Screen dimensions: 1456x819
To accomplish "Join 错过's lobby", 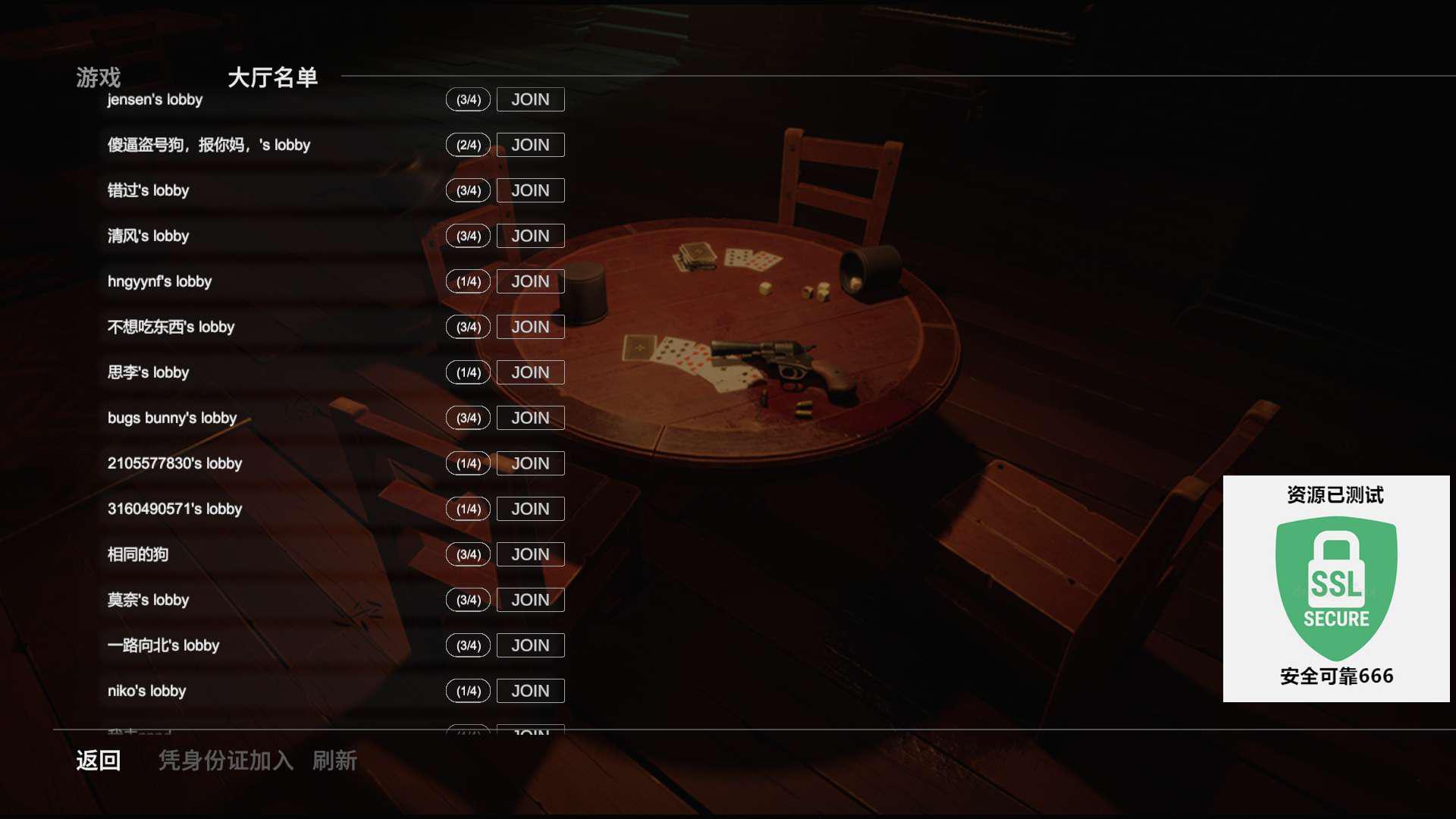I will coord(530,190).
